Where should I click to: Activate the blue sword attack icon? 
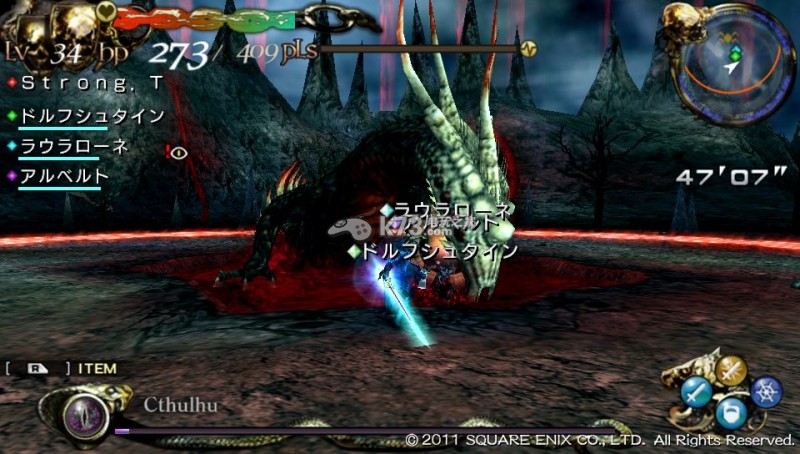pos(696,392)
